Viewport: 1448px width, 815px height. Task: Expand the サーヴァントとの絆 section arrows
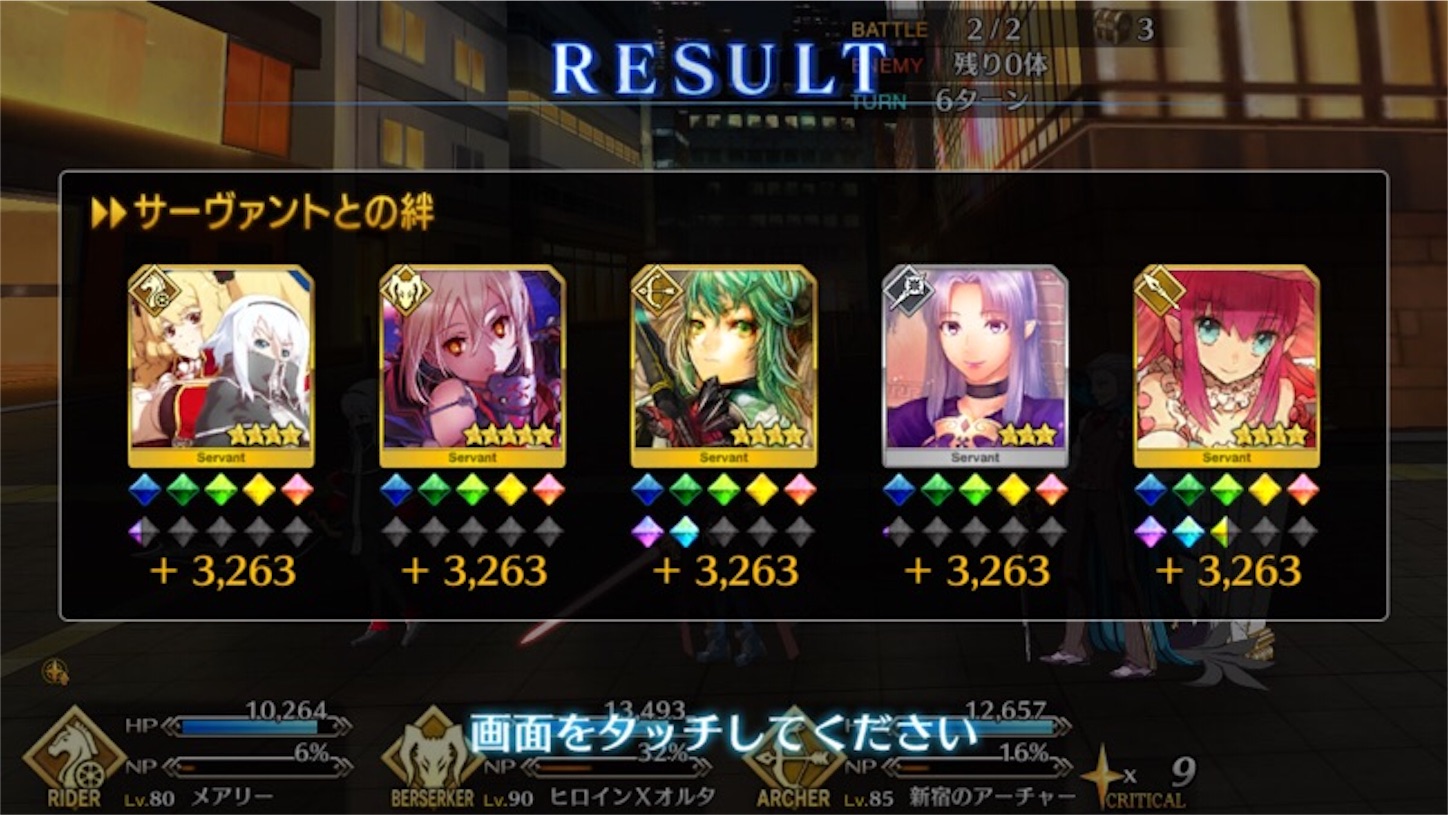[109, 211]
